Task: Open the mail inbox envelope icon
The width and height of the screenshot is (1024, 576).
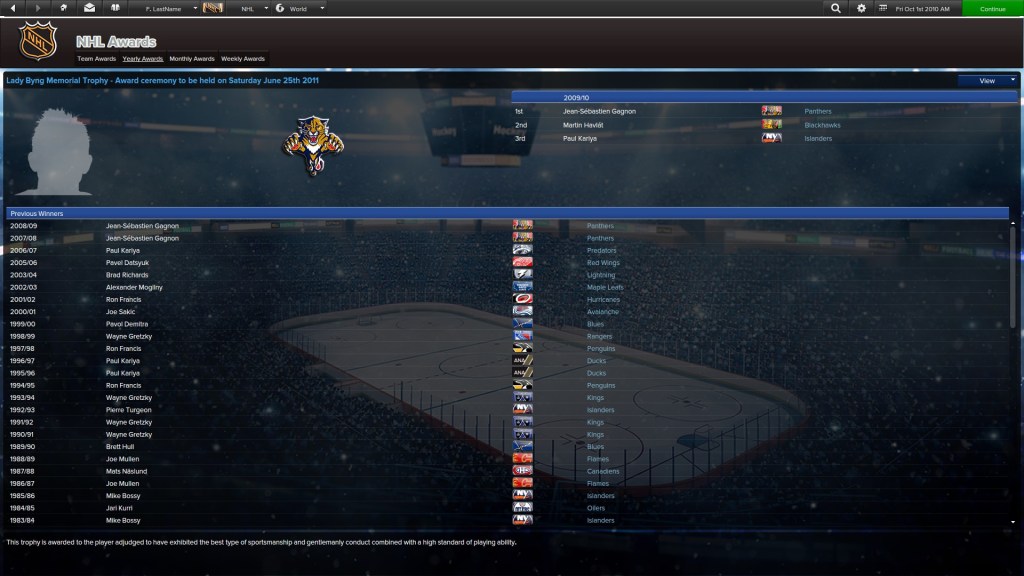Action: pyautogui.click(x=90, y=8)
